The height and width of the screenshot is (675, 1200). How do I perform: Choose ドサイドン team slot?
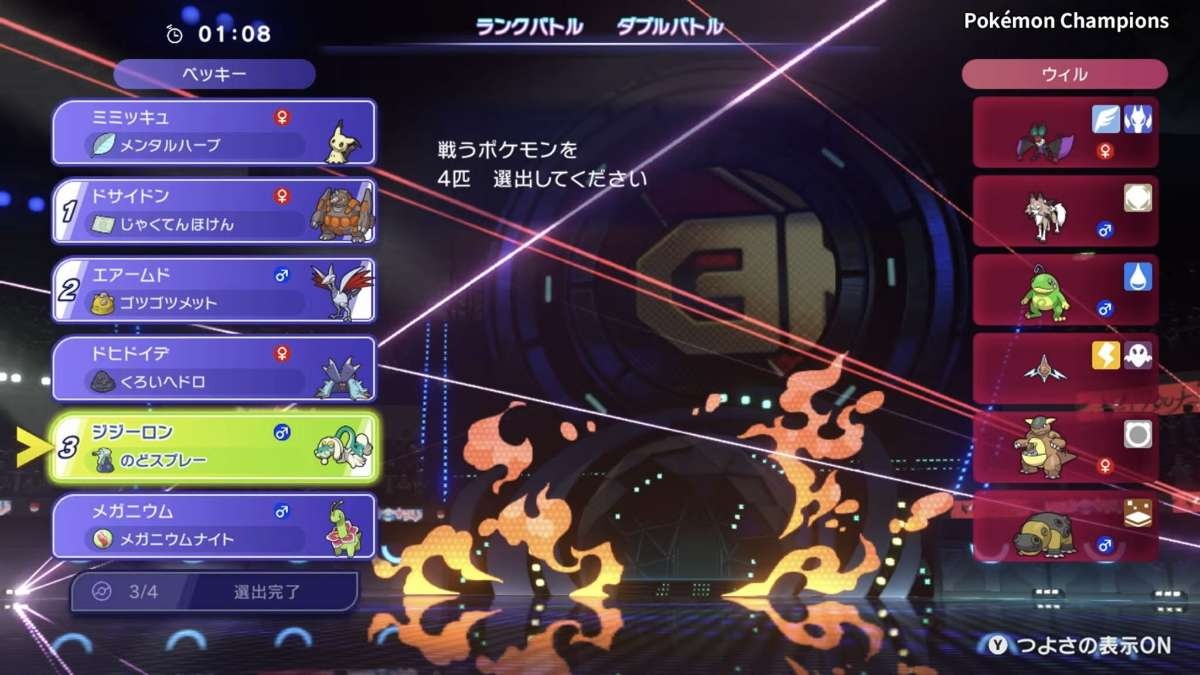pos(214,211)
